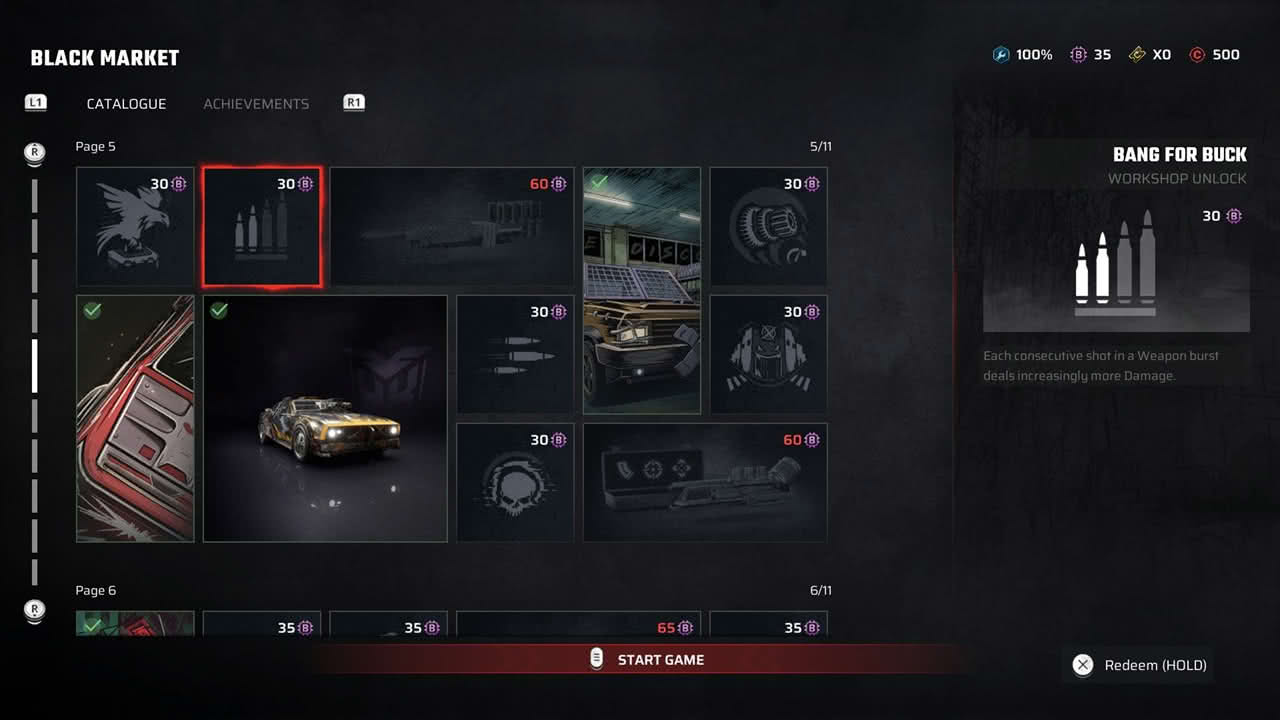Redeem the Bang for Buck unlock
1280x720 pixels.
point(1138,666)
